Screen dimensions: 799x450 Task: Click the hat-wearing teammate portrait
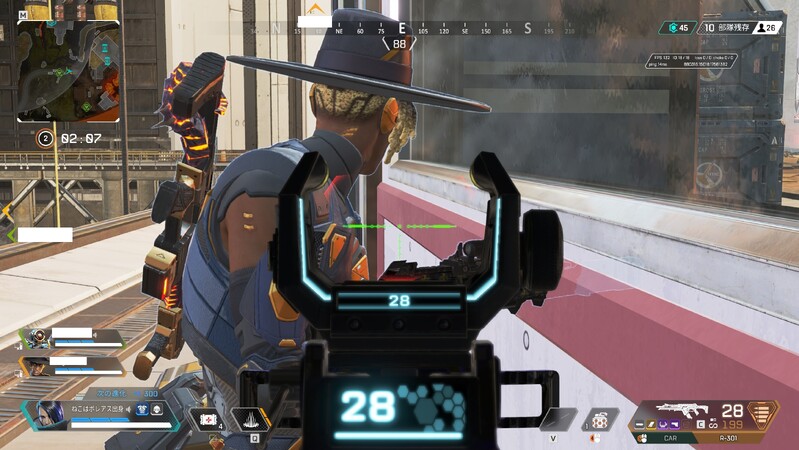point(36,366)
